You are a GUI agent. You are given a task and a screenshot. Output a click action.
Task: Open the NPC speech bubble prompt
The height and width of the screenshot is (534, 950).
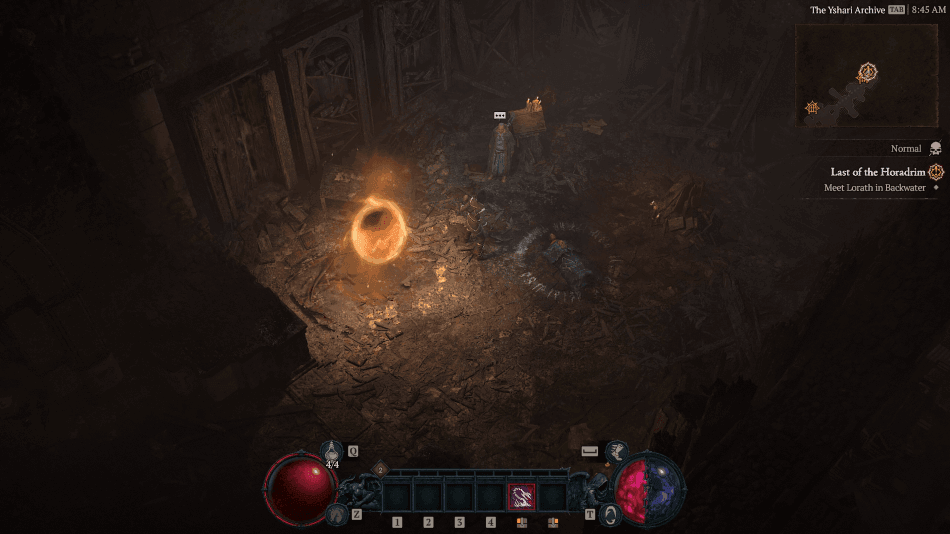(500, 116)
